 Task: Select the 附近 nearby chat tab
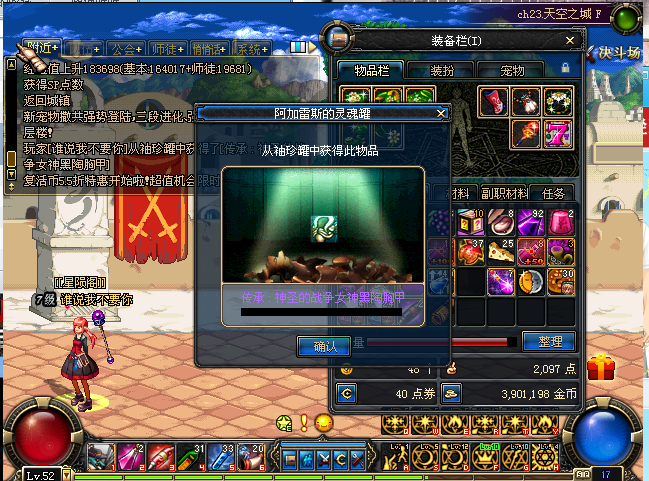[x=46, y=47]
